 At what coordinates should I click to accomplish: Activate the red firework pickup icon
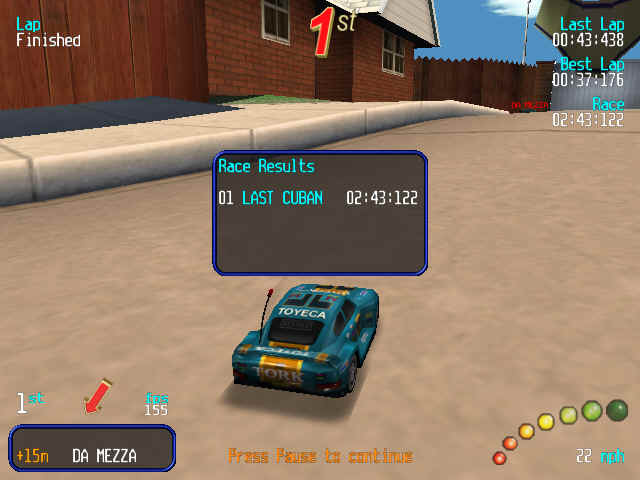(98, 396)
